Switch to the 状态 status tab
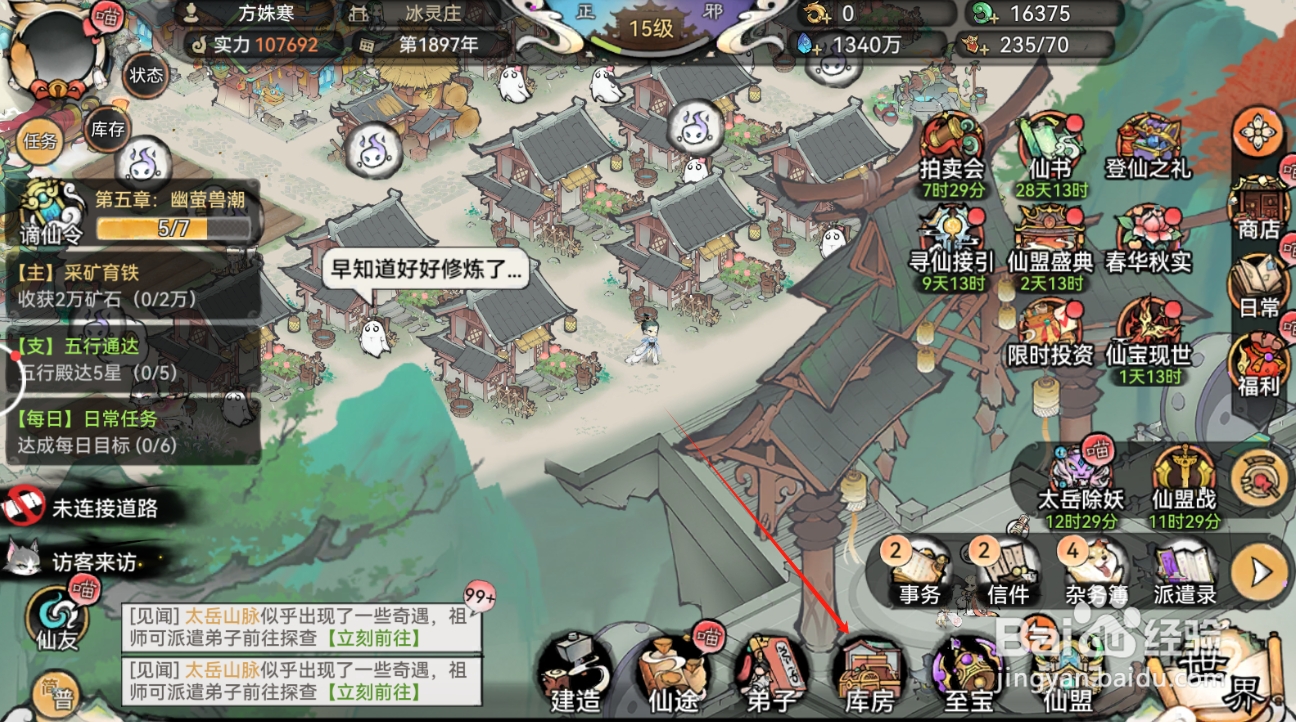The image size is (1296, 722). (x=146, y=76)
